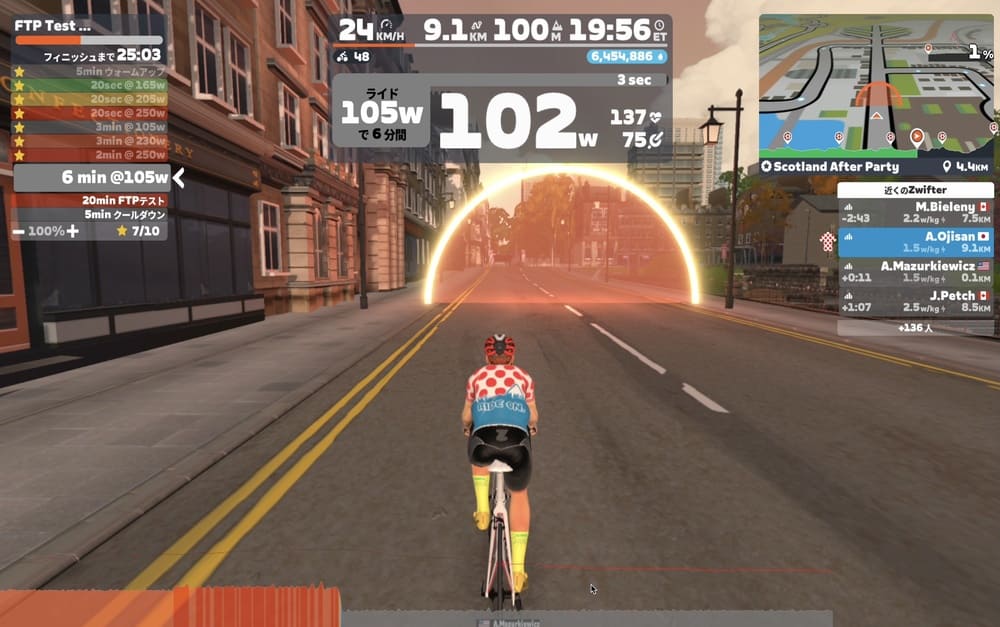
Task: Select rider J.Petch in the list
Action: point(916,301)
